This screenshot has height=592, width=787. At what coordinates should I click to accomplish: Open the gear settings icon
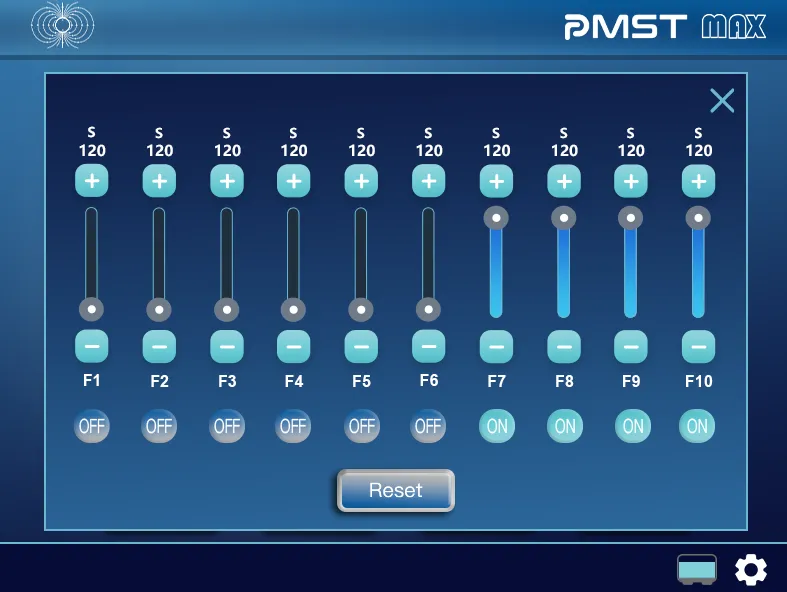(751, 570)
